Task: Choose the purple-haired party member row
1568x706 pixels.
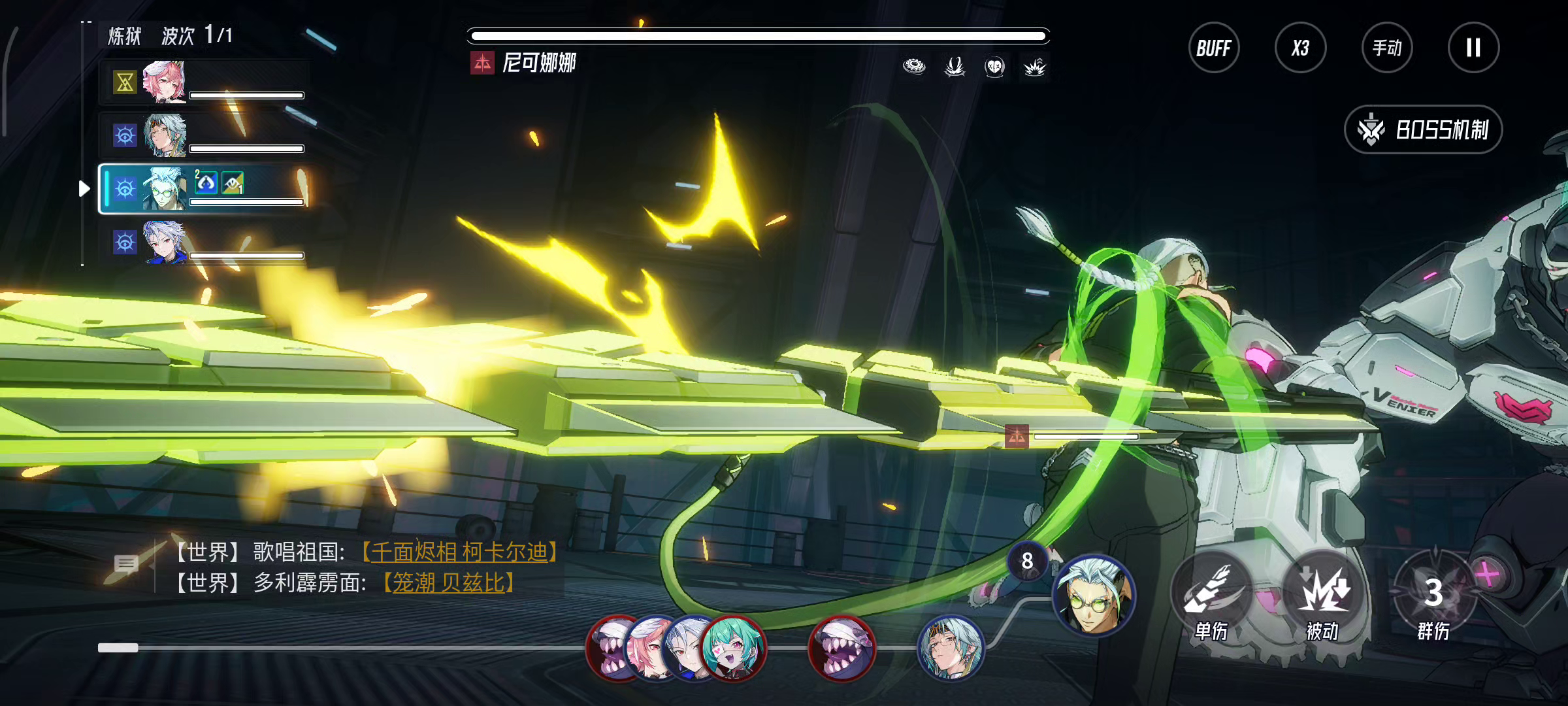Action: (x=204, y=243)
